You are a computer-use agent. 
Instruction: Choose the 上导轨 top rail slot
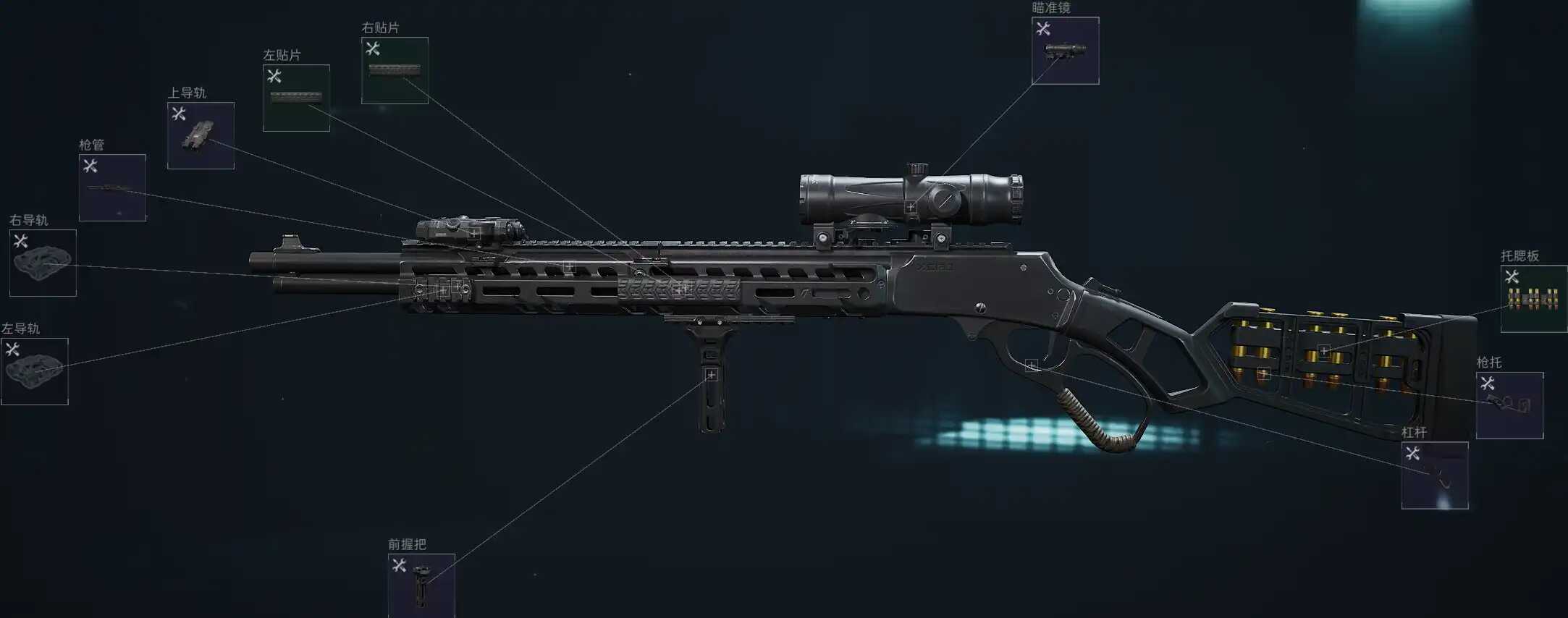pyautogui.click(x=201, y=136)
